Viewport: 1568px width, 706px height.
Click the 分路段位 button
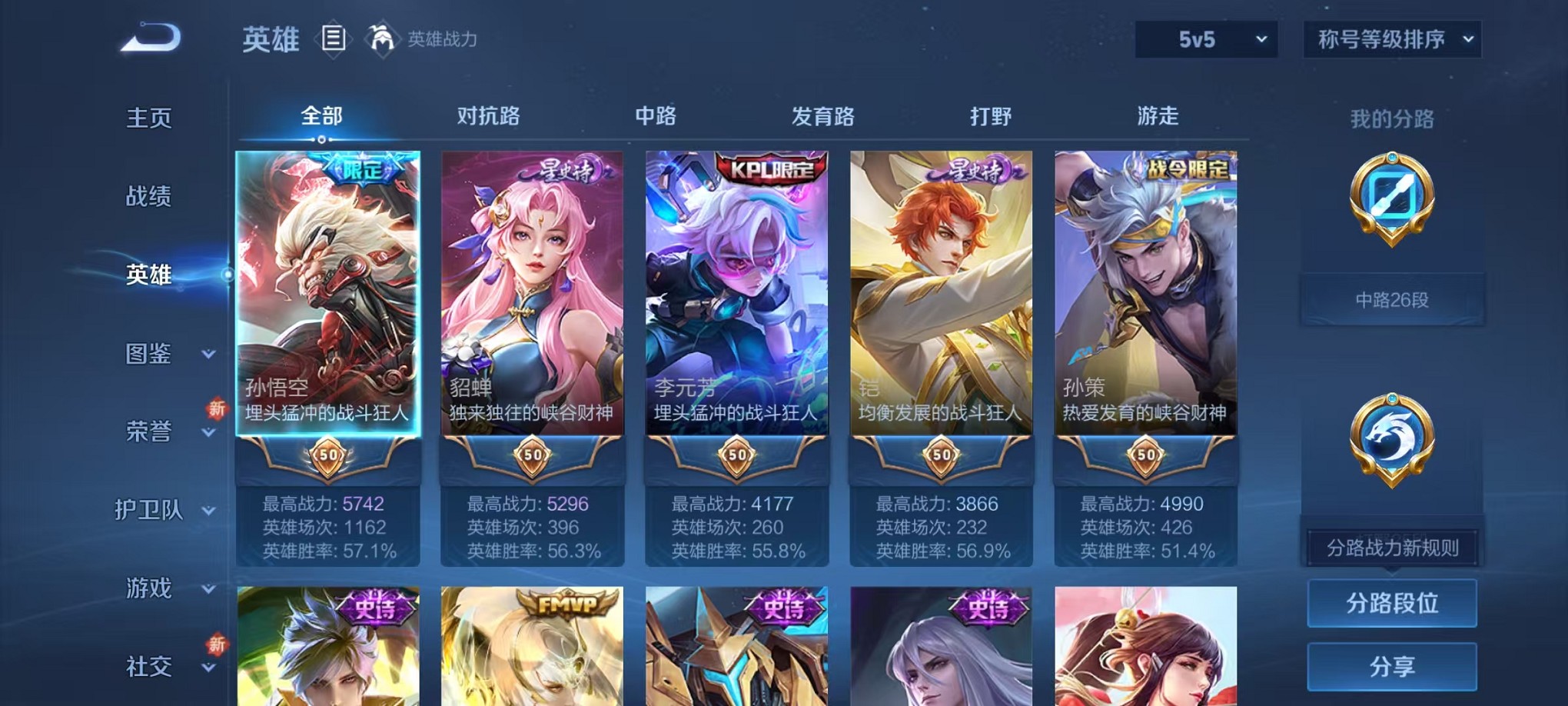pos(1391,604)
